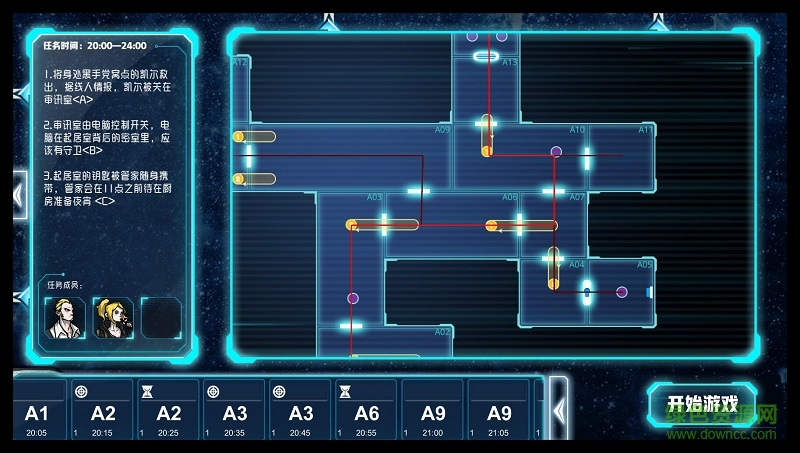Choose the A9 timeline card at 21:05

tap(498, 411)
